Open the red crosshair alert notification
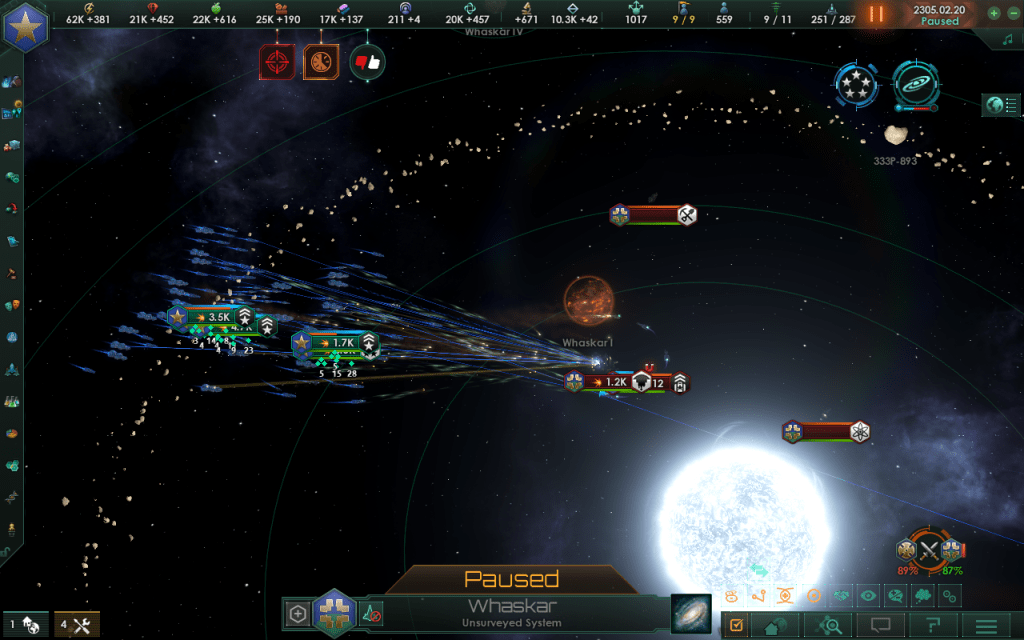This screenshot has height=640, width=1024. [276, 61]
